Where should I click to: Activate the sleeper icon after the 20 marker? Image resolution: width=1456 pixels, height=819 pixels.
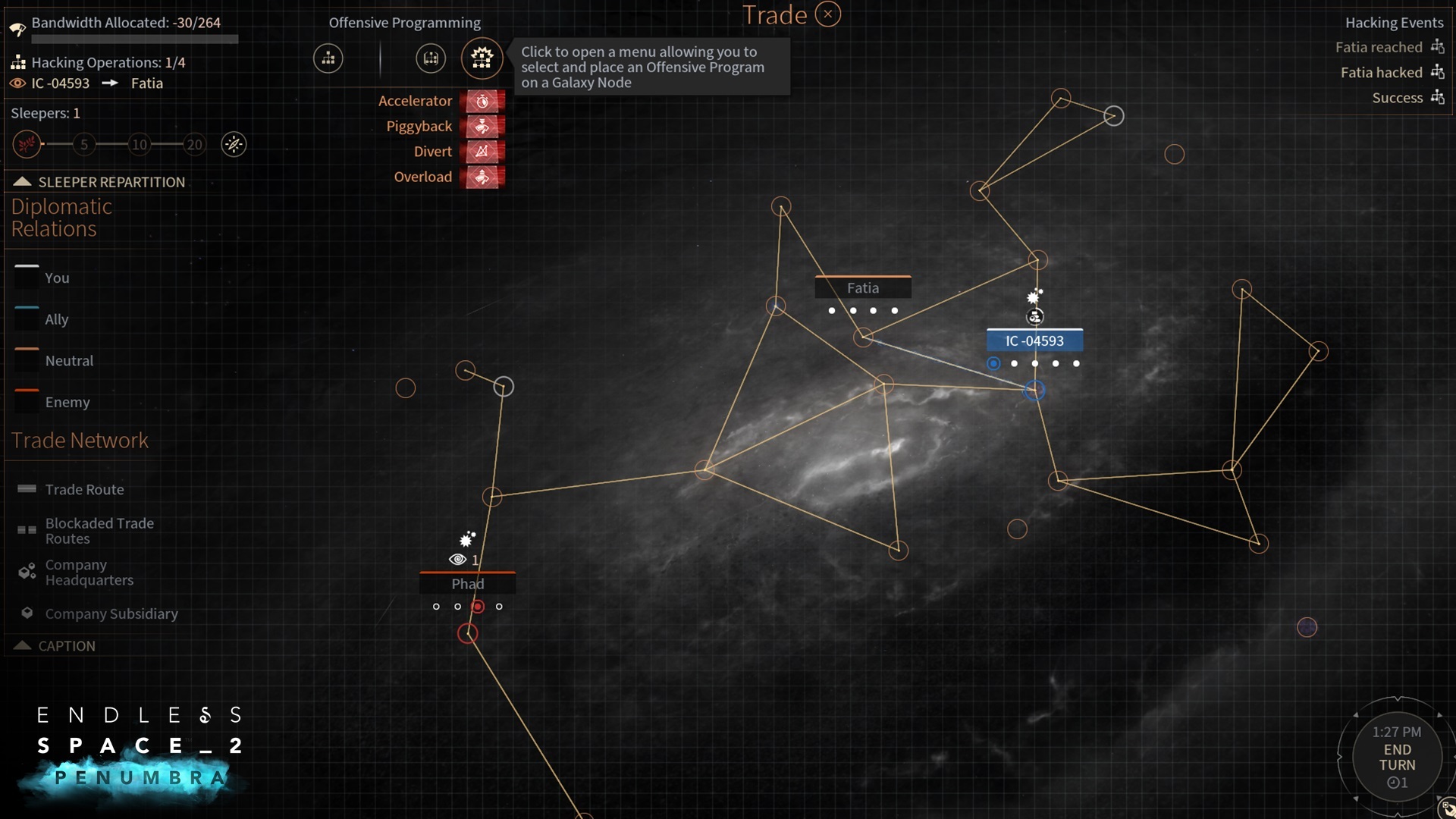[234, 144]
